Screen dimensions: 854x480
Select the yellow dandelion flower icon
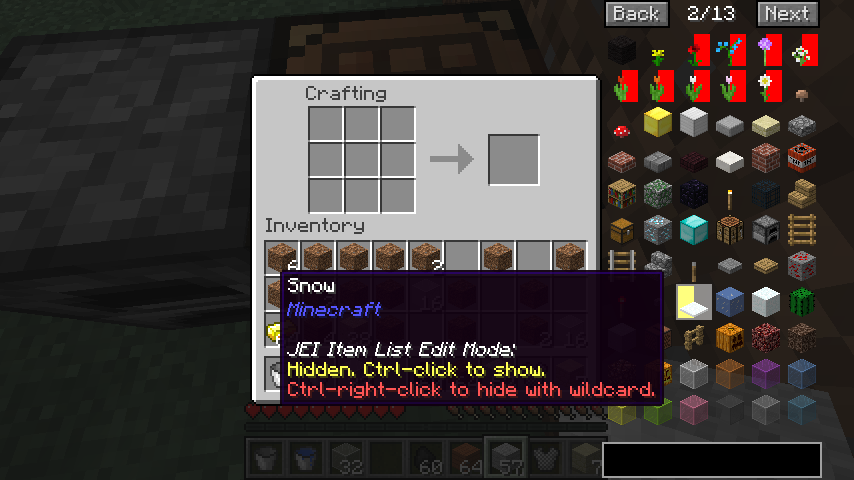(657, 52)
